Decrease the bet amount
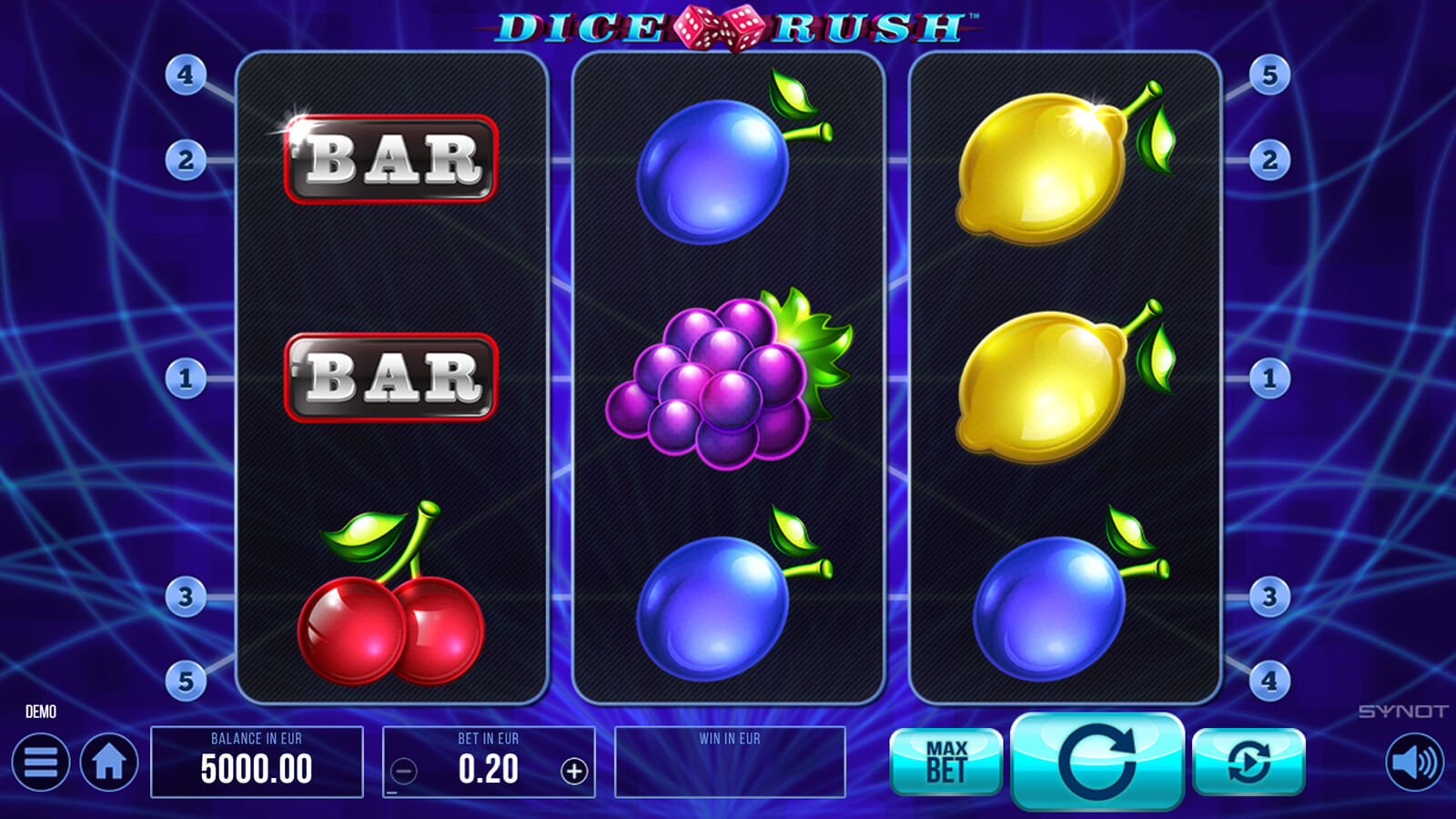 coord(404,772)
